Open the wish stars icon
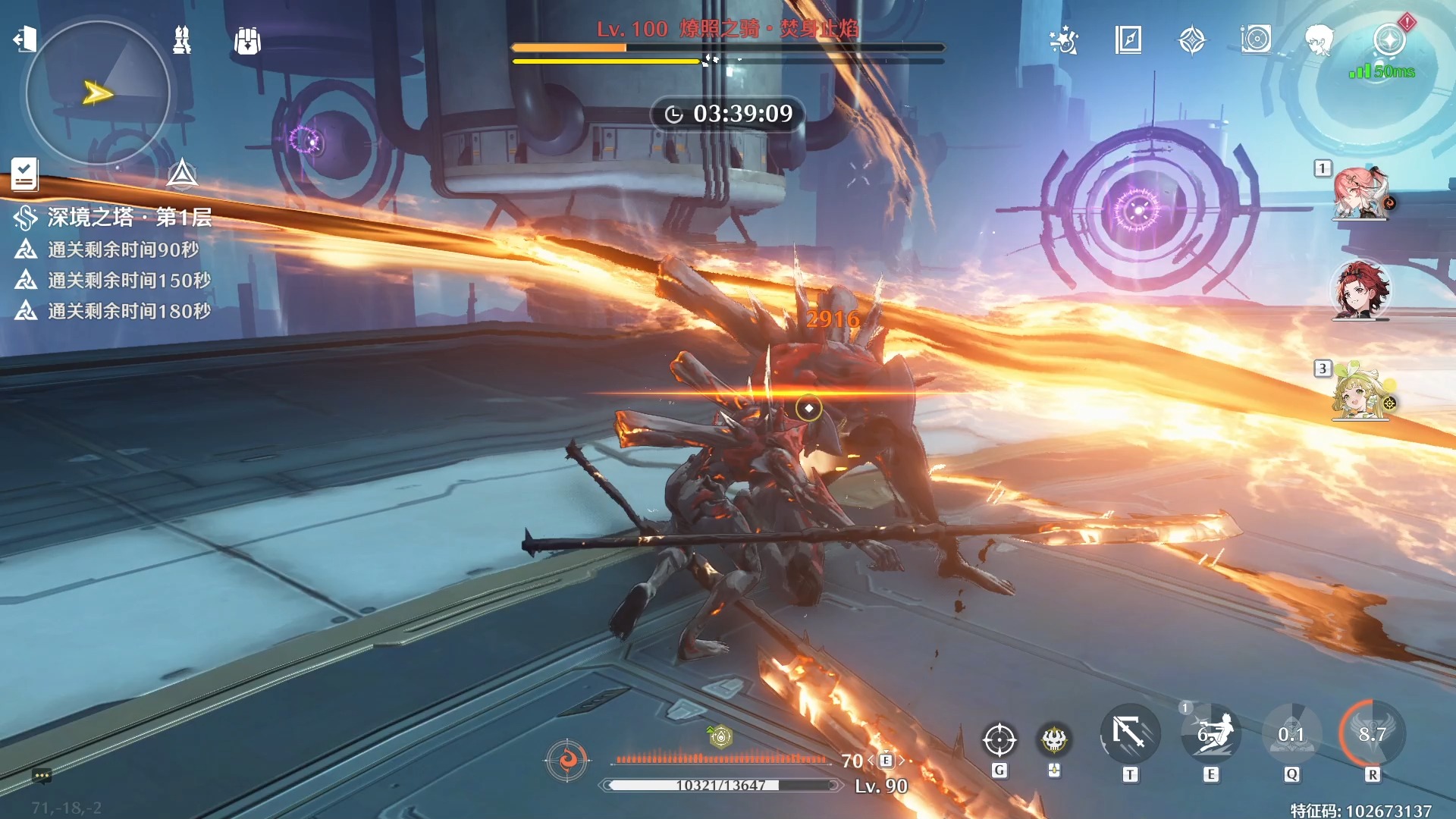This screenshot has width=1456, height=819. 1064,39
